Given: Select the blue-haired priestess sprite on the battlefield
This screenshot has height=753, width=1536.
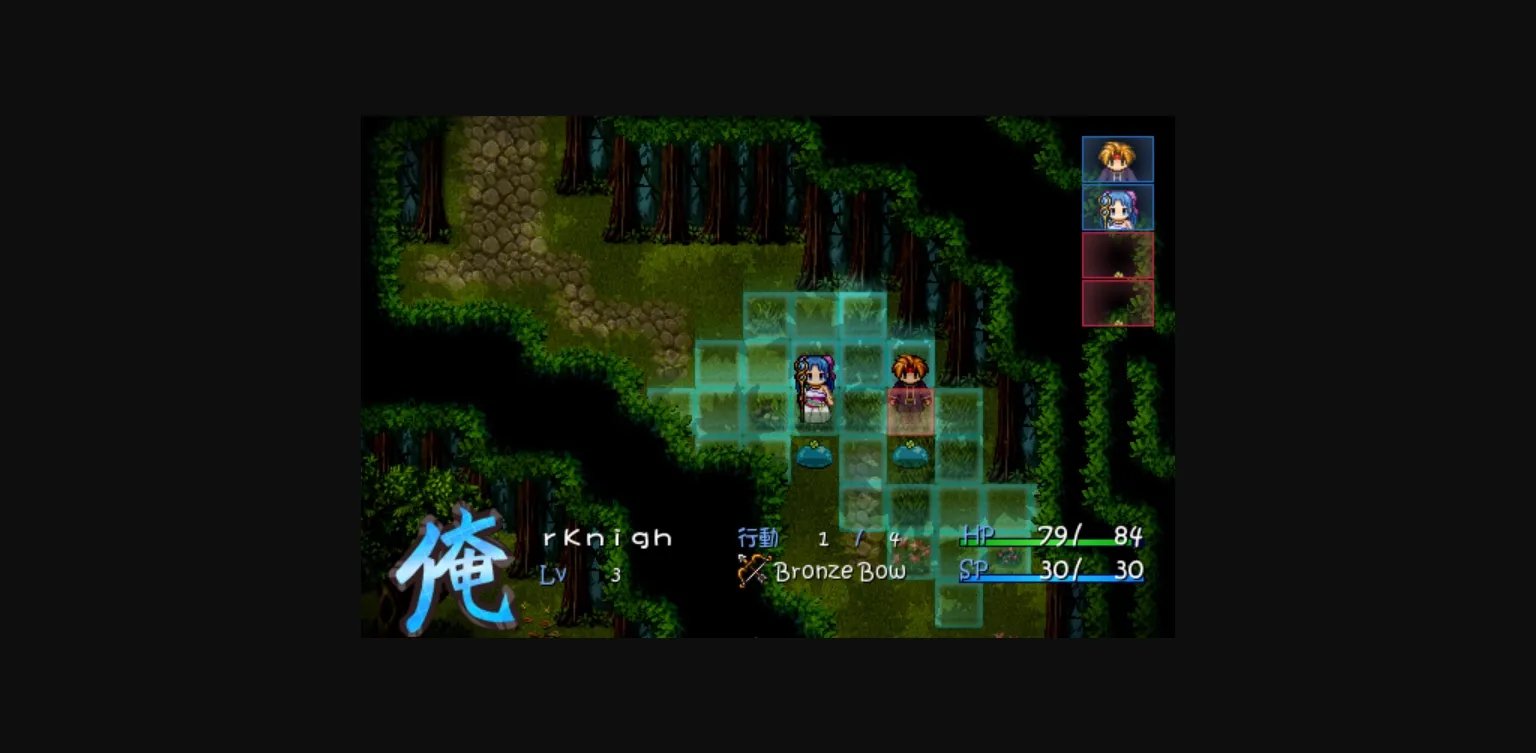Looking at the screenshot, I should click(x=816, y=390).
